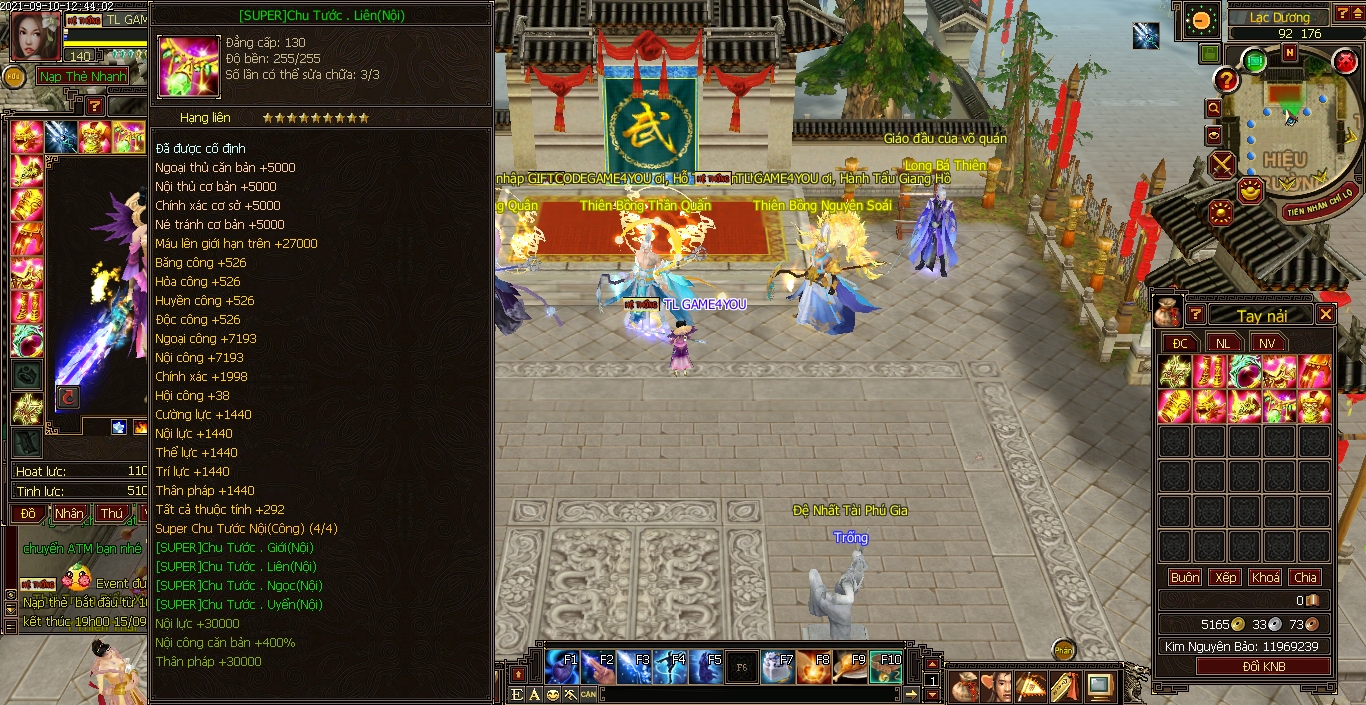Click the Nạp Thẻ Nhanh button
The image size is (1366, 705).
coord(83,76)
